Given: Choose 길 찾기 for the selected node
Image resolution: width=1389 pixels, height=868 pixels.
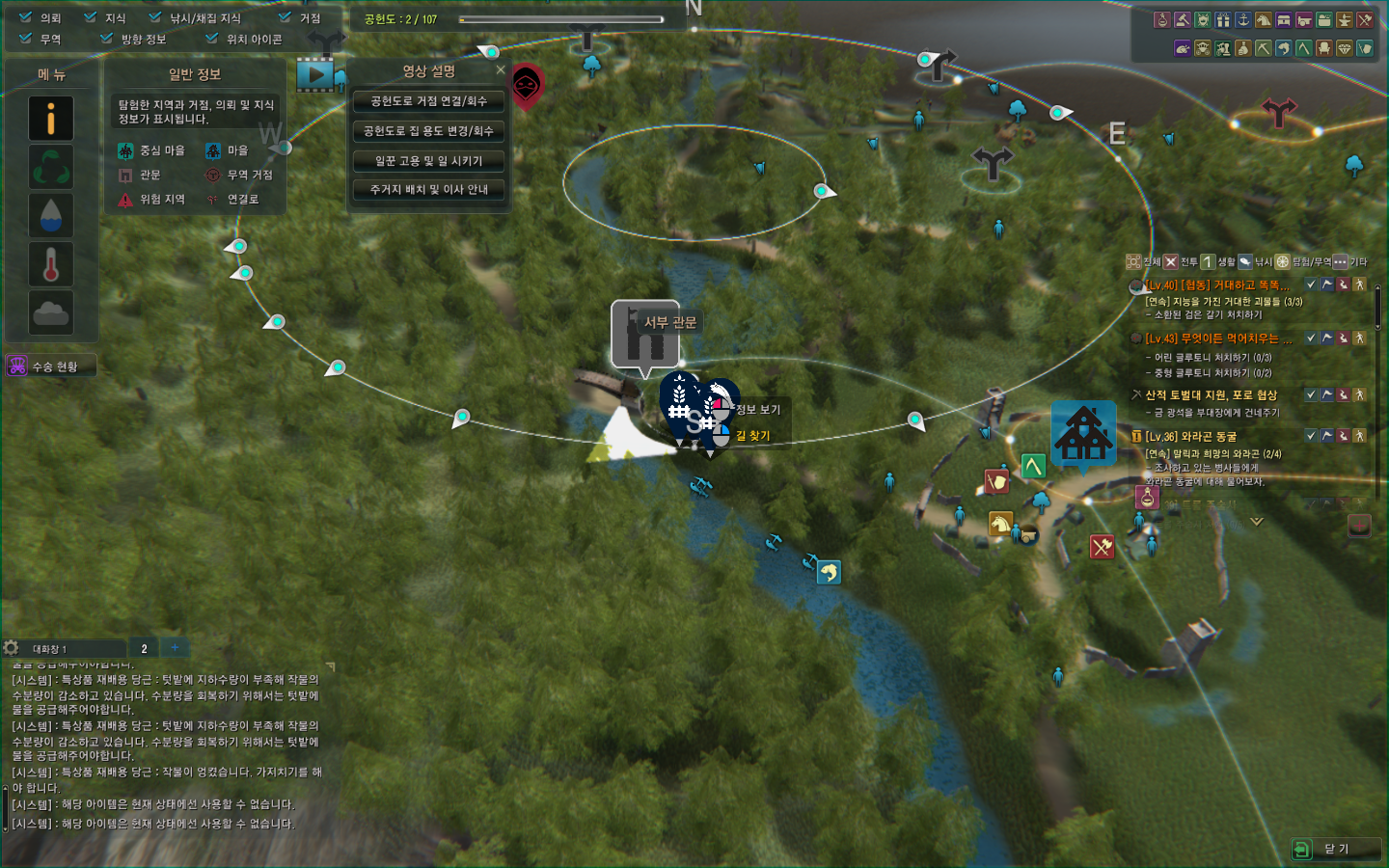Looking at the screenshot, I should click(x=753, y=436).
